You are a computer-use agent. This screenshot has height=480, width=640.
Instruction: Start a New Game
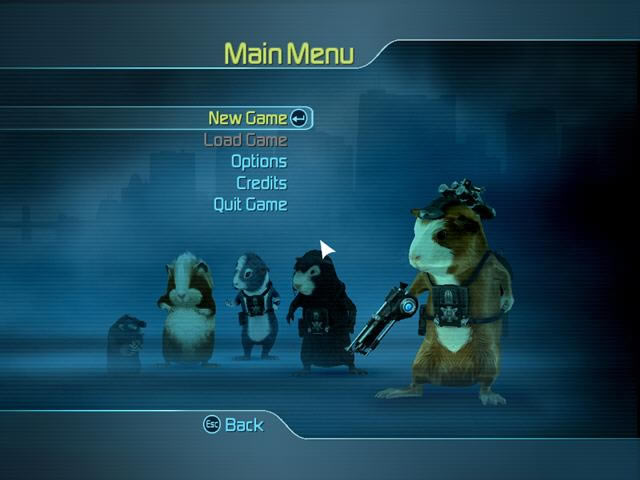[248, 118]
